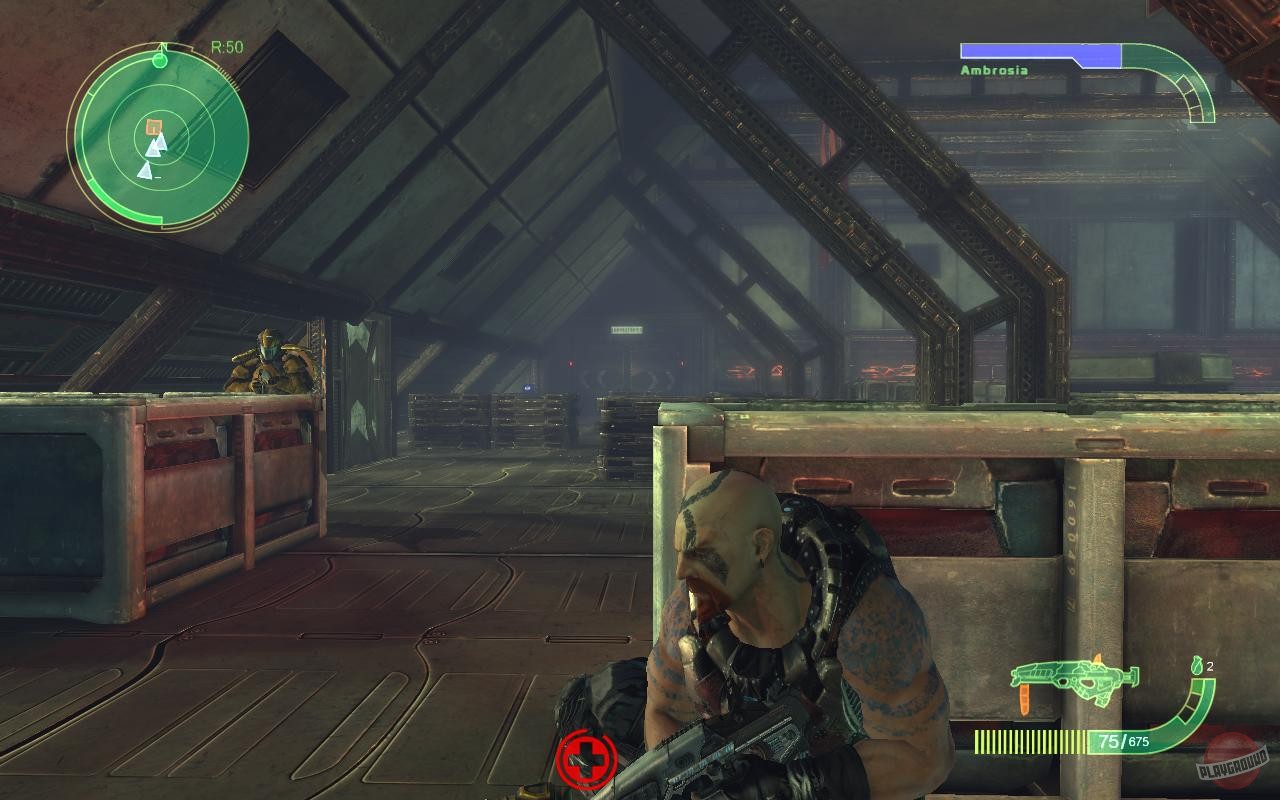Image resolution: width=1280 pixels, height=800 pixels.
Task: Click the Playground watermark stamp
Action: [1234, 763]
